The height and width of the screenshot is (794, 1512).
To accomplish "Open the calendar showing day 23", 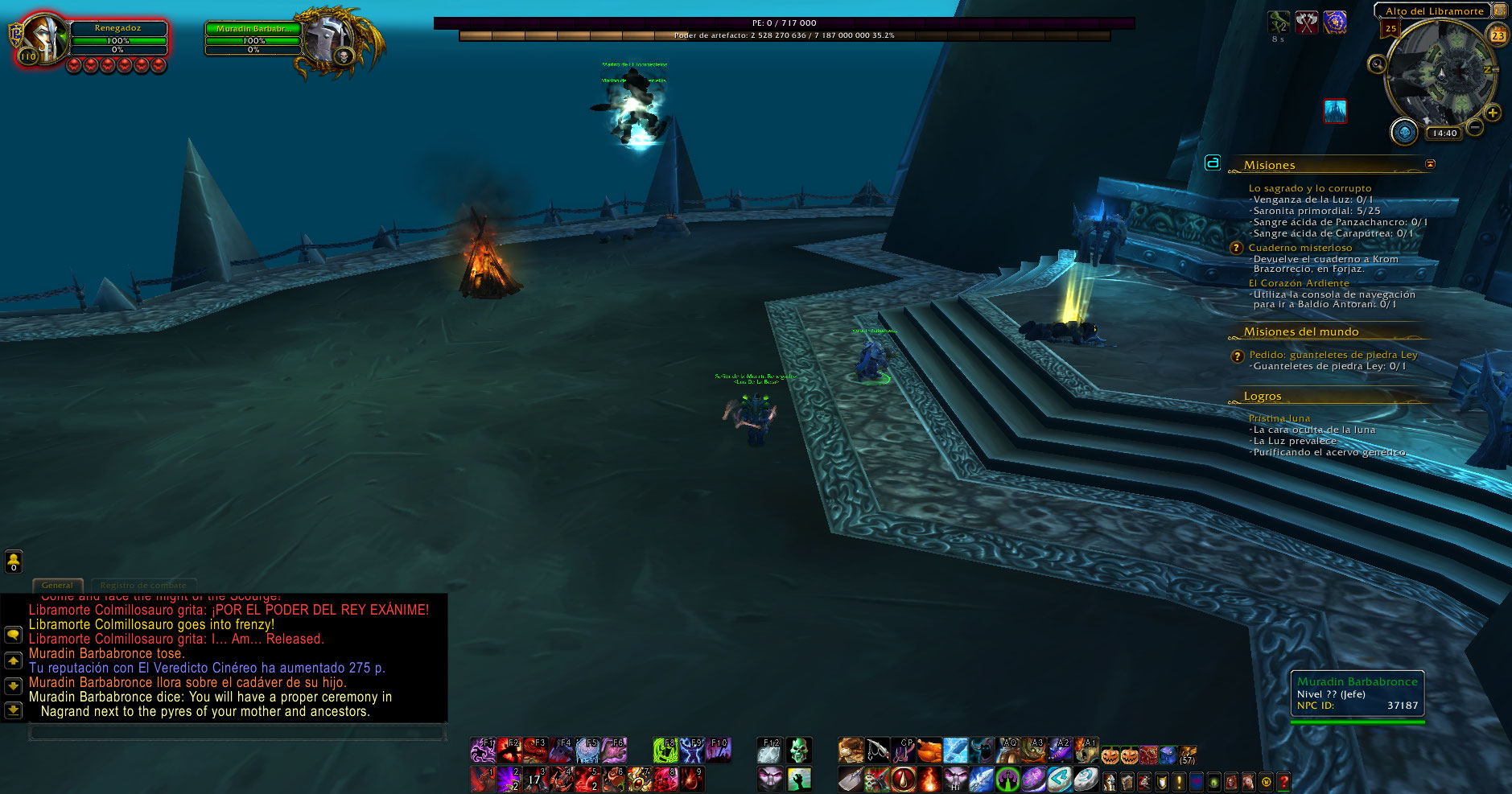I will (1498, 35).
